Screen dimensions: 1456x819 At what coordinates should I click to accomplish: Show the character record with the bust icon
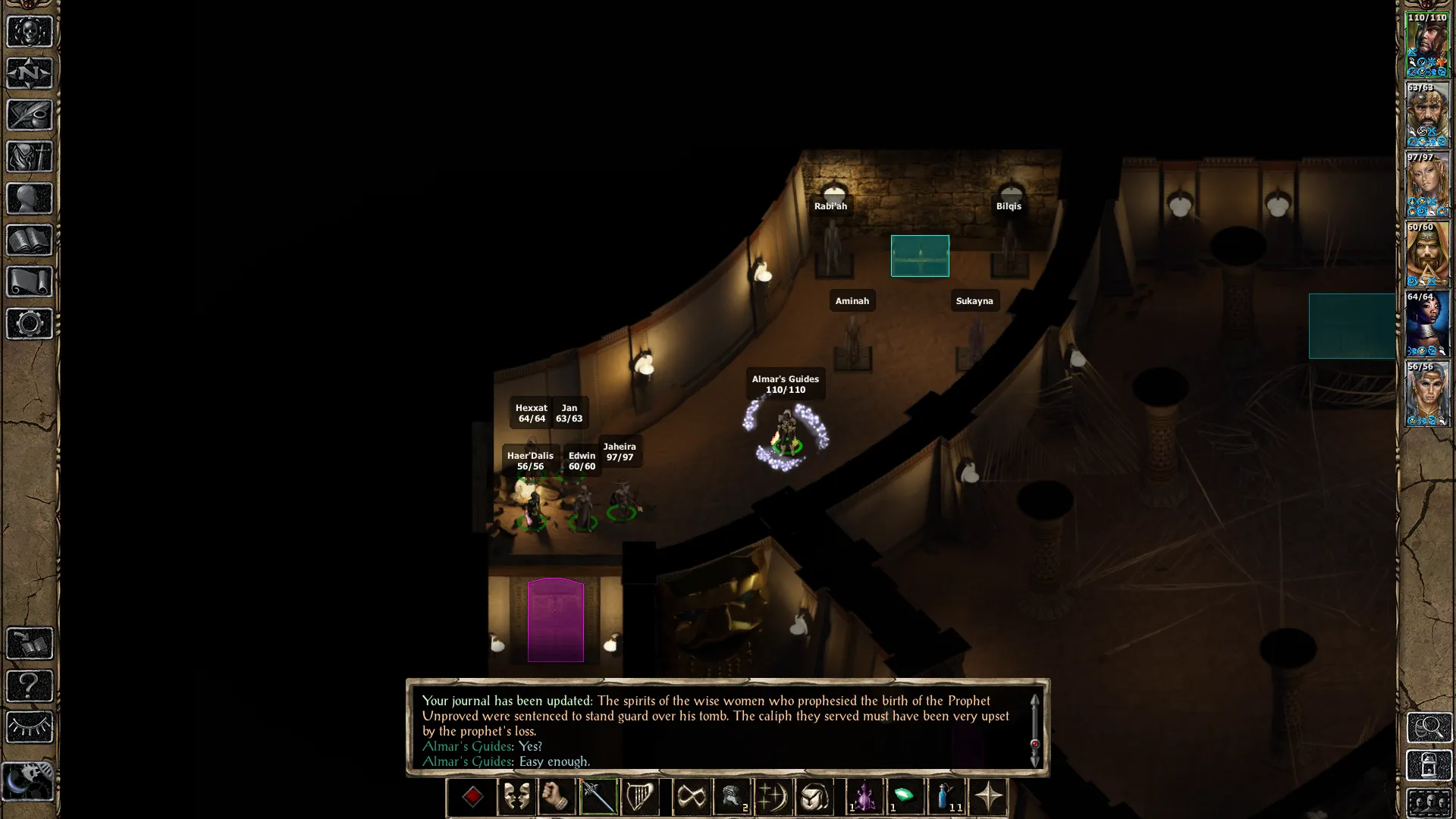tap(30, 199)
